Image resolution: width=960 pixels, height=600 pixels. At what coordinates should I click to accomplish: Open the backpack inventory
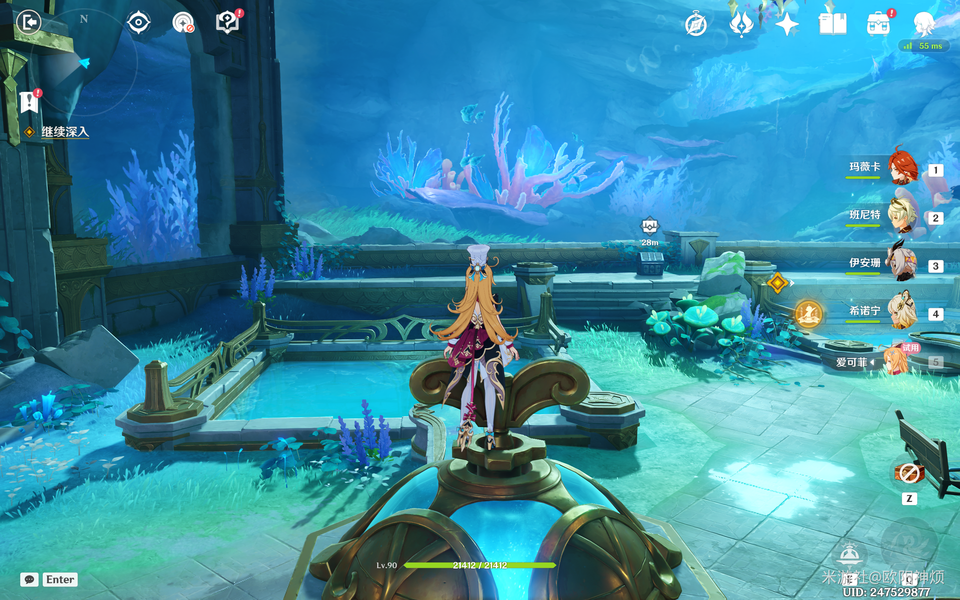pos(878,23)
